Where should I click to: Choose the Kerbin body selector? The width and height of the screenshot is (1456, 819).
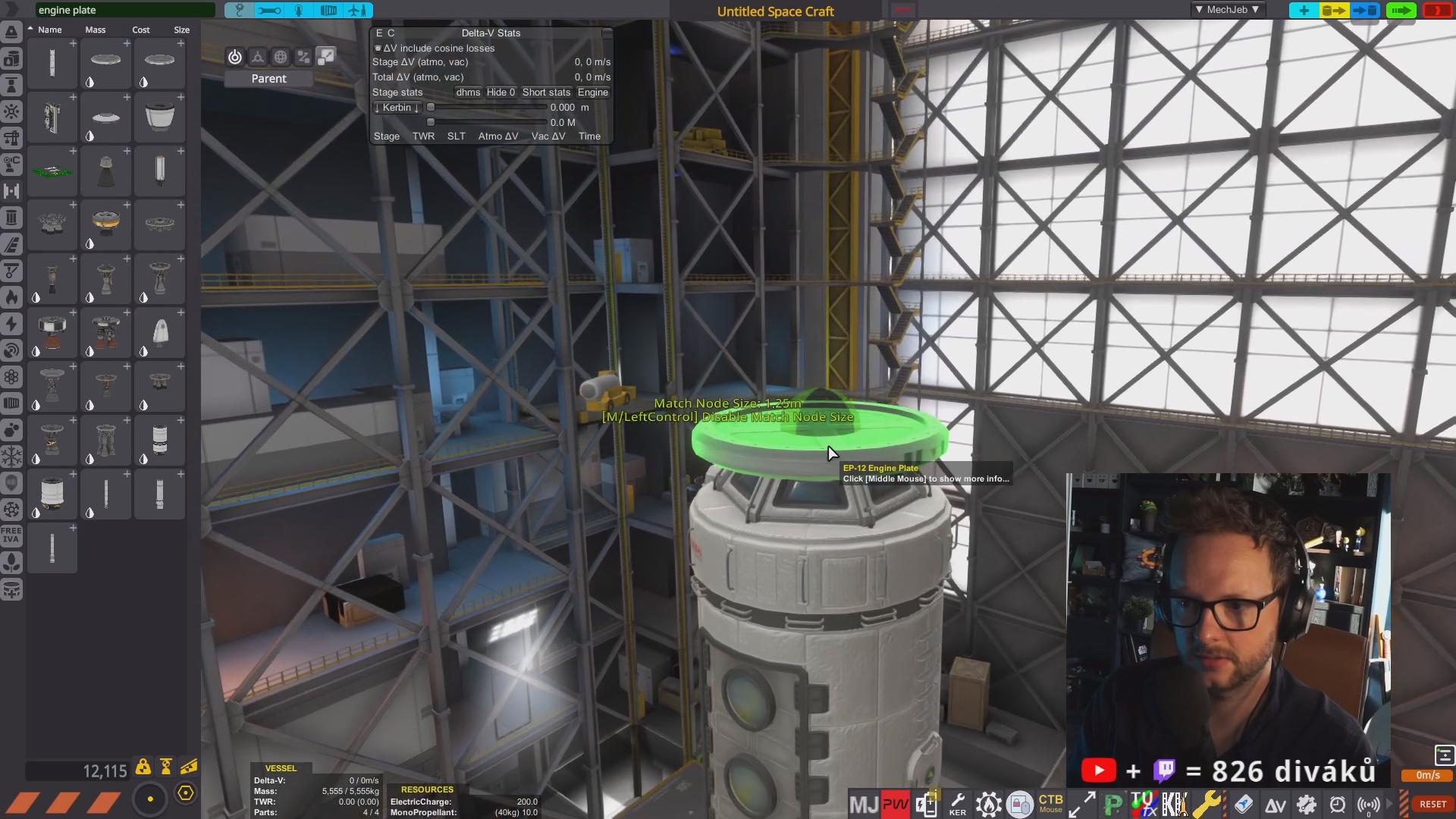point(397,108)
